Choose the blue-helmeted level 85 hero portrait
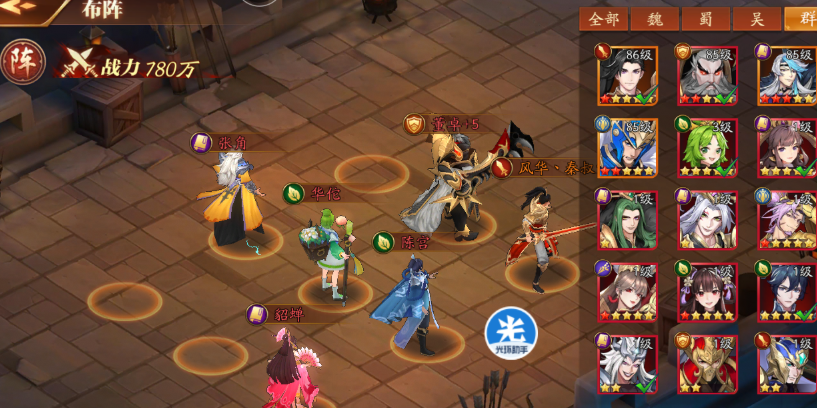 627,148
